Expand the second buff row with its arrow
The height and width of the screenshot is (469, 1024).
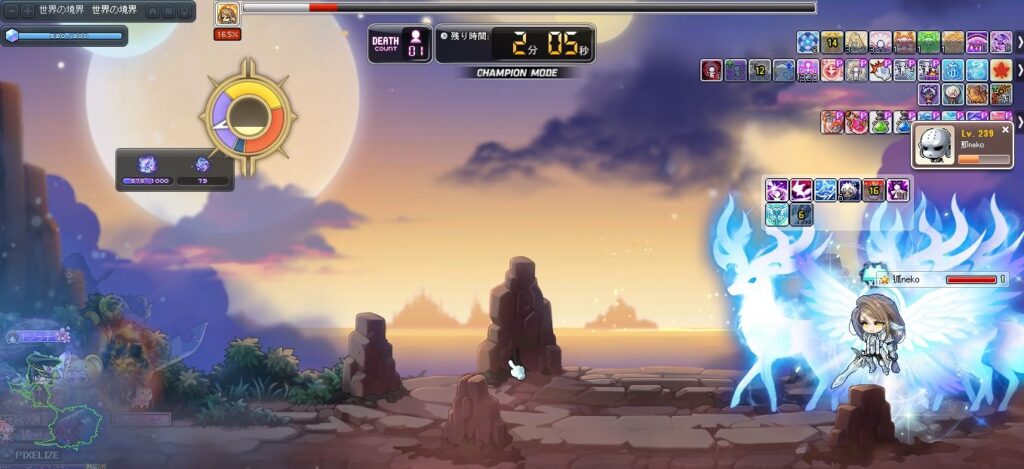(x=1019, y=70)
